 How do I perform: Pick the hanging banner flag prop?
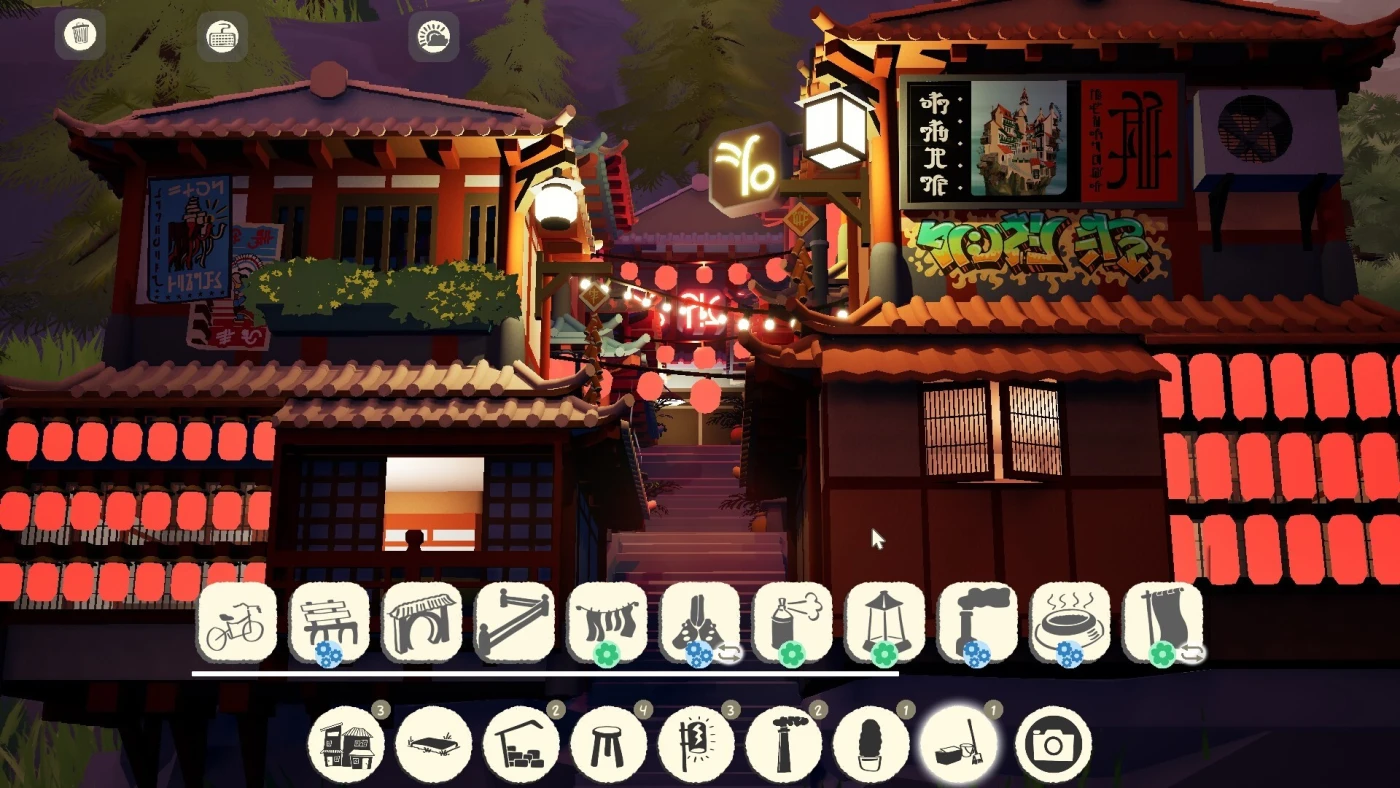click(1162, 623)
